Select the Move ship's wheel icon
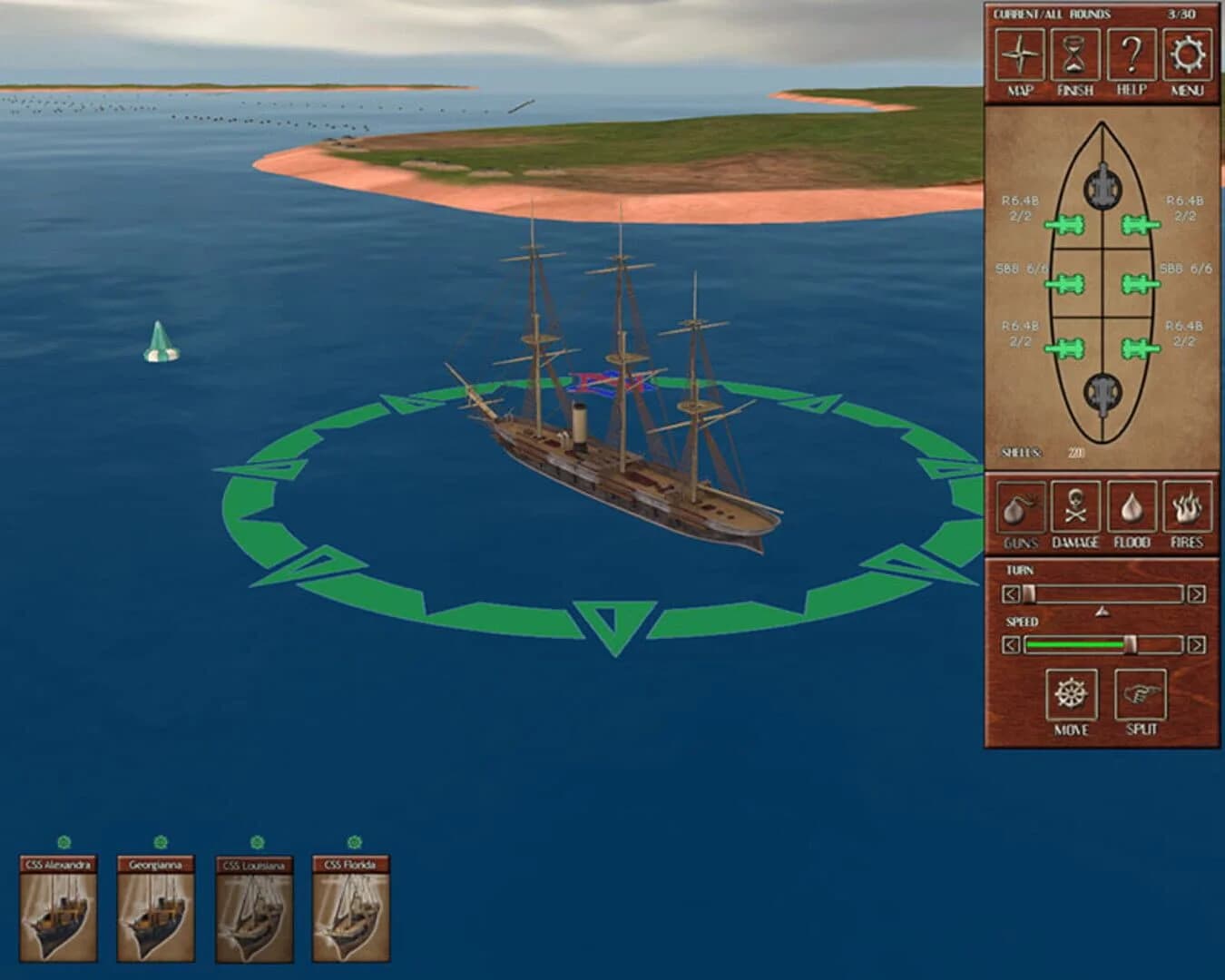 1073,693
